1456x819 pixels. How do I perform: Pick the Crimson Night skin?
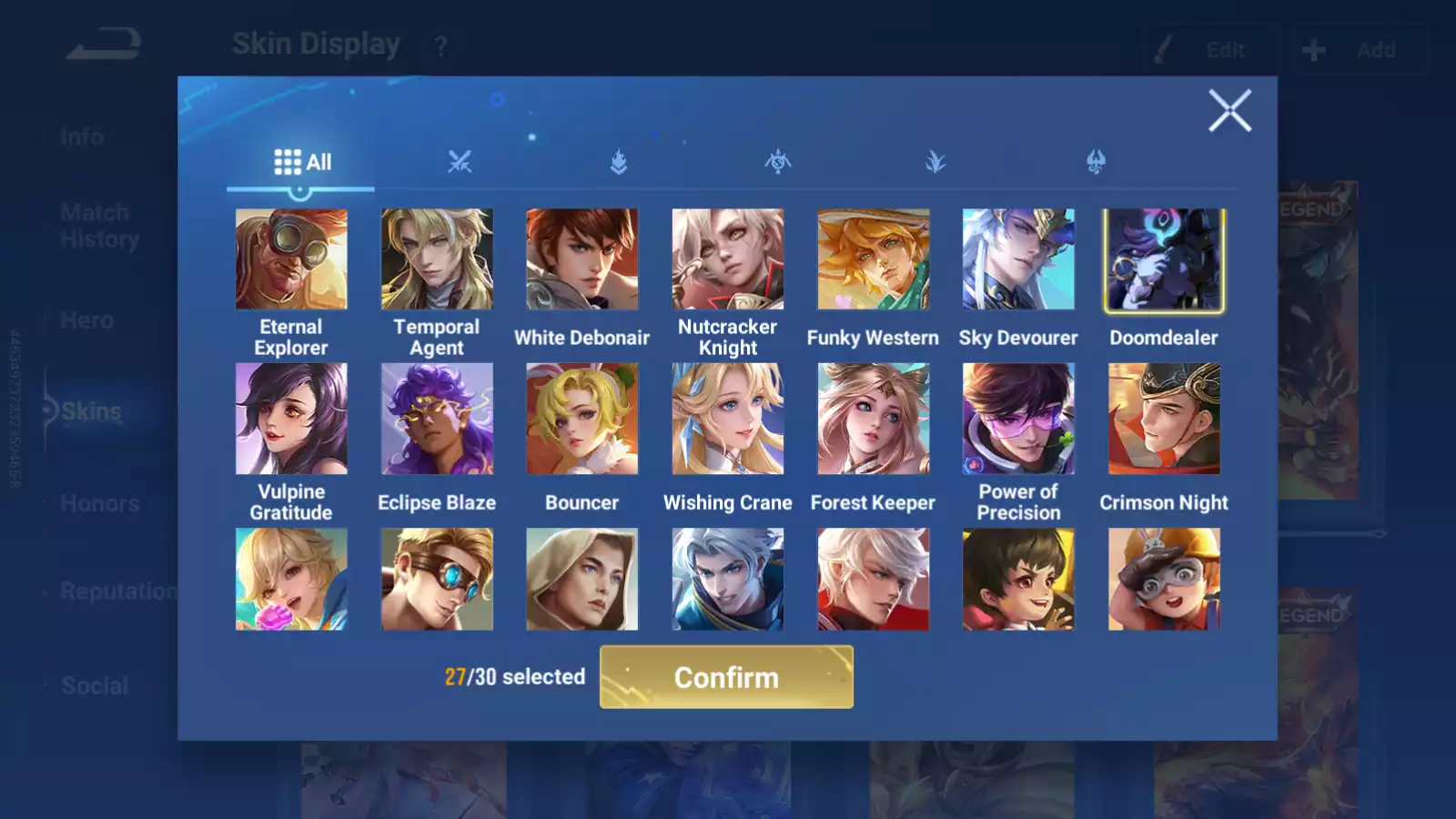tap(1164, 419)
